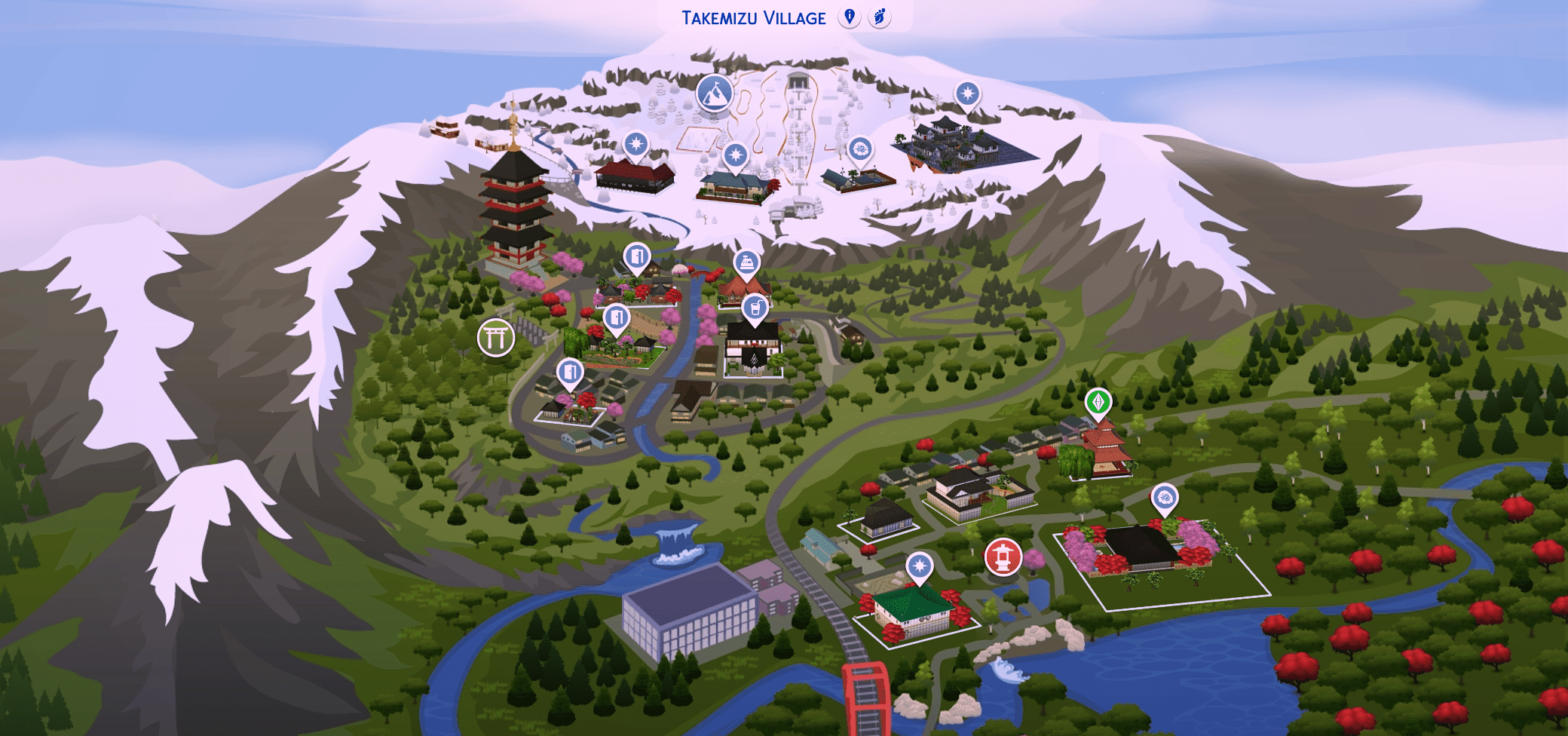
Task: Choose the onsen marker above the black-roofed bathhouse
Action: (1165, 498)
